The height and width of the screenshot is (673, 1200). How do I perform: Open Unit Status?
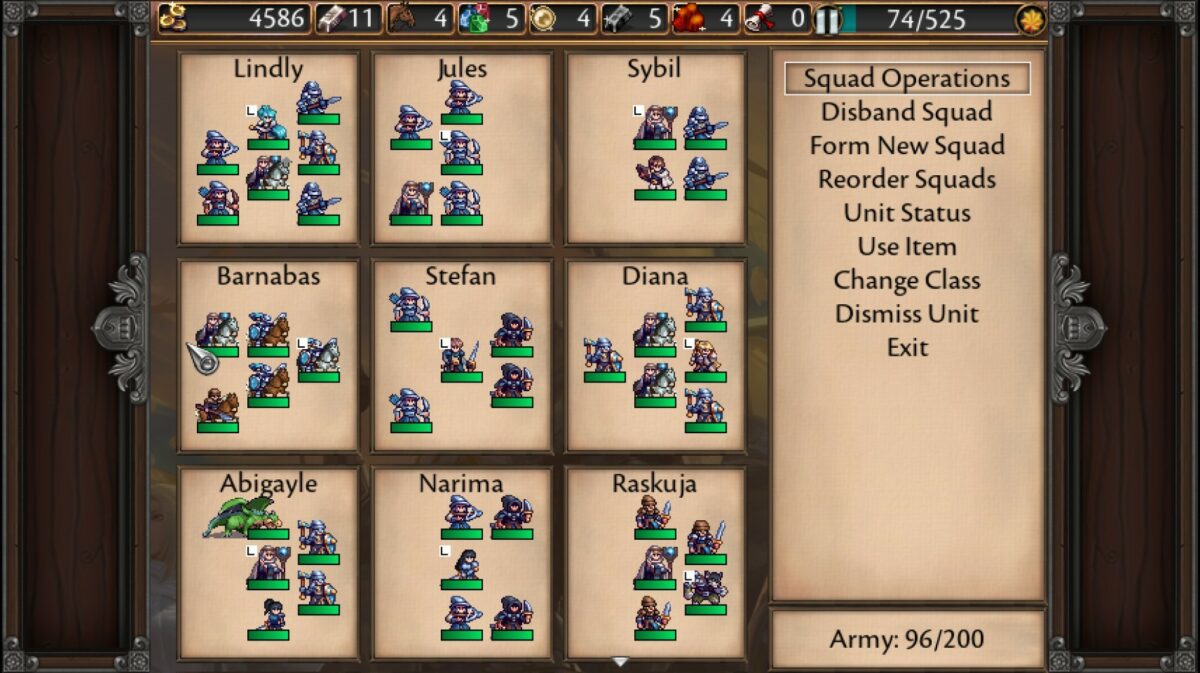(907, 213)
